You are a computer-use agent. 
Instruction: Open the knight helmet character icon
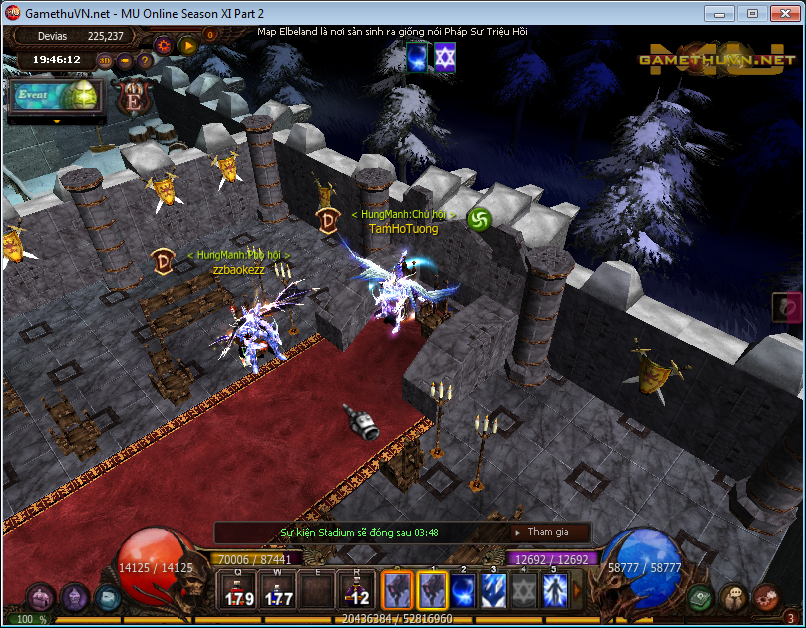76,597
